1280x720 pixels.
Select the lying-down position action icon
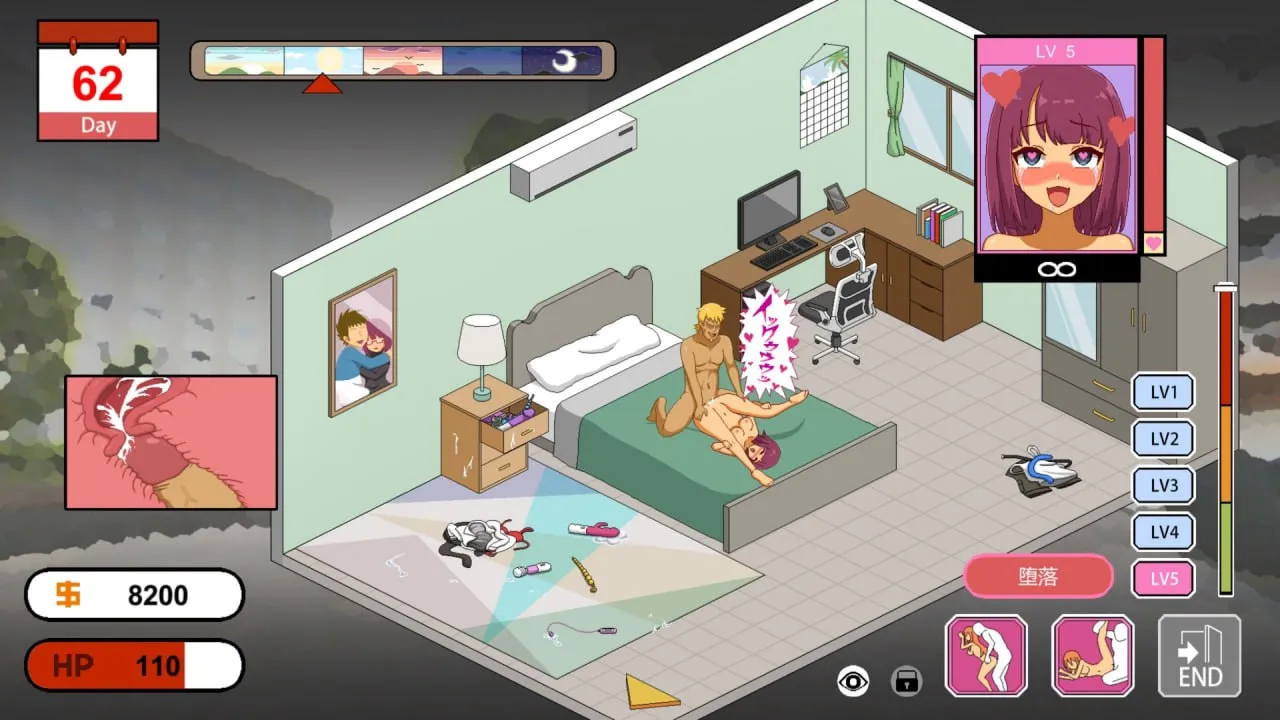point(1092,655)
